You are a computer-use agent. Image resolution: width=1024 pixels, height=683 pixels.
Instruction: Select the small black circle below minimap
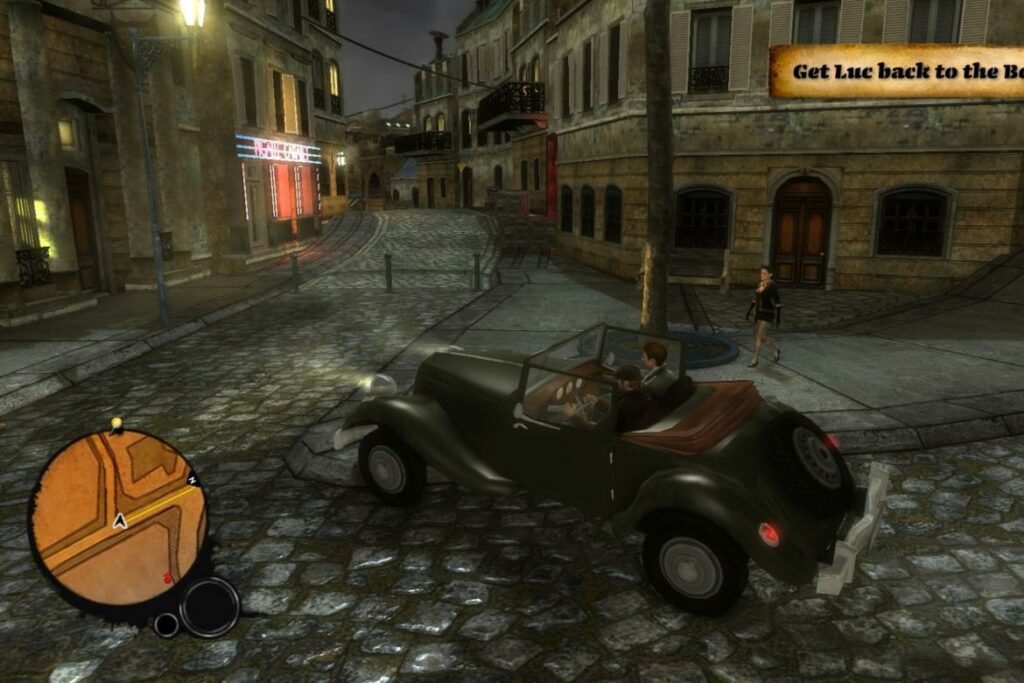(166, 625)
